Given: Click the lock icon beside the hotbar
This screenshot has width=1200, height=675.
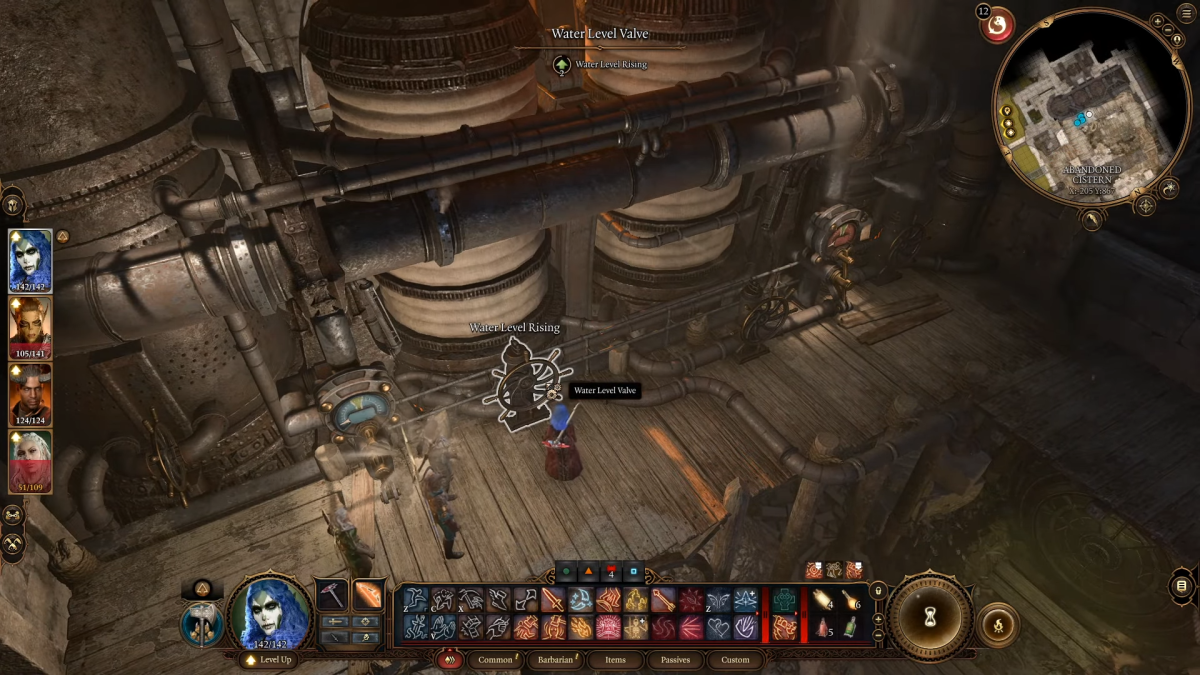Looking at the screenshot, I should coord(879,591).
